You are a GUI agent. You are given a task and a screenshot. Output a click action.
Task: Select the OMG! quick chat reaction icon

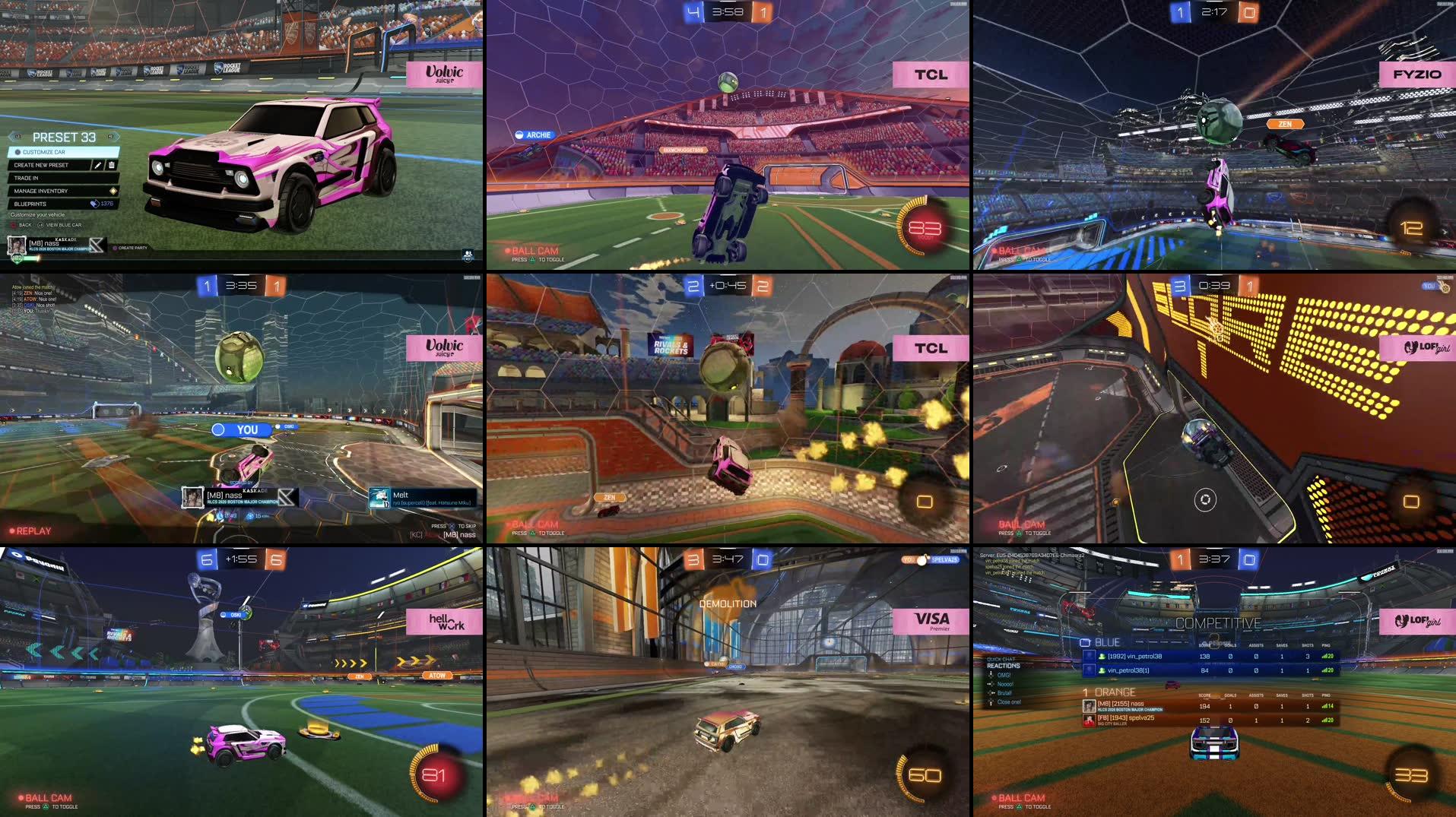(x=991, y=674)
